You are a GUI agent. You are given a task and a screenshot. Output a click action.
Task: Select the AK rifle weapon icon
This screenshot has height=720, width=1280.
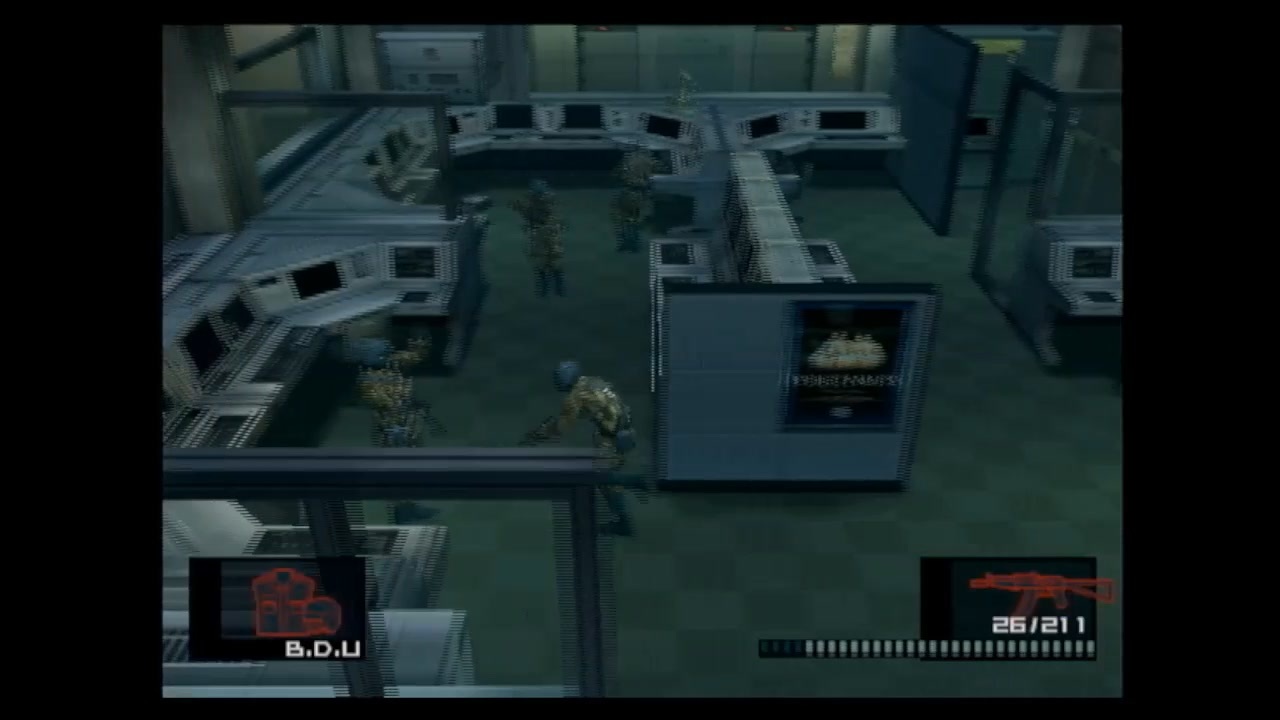pos(1035,590)
